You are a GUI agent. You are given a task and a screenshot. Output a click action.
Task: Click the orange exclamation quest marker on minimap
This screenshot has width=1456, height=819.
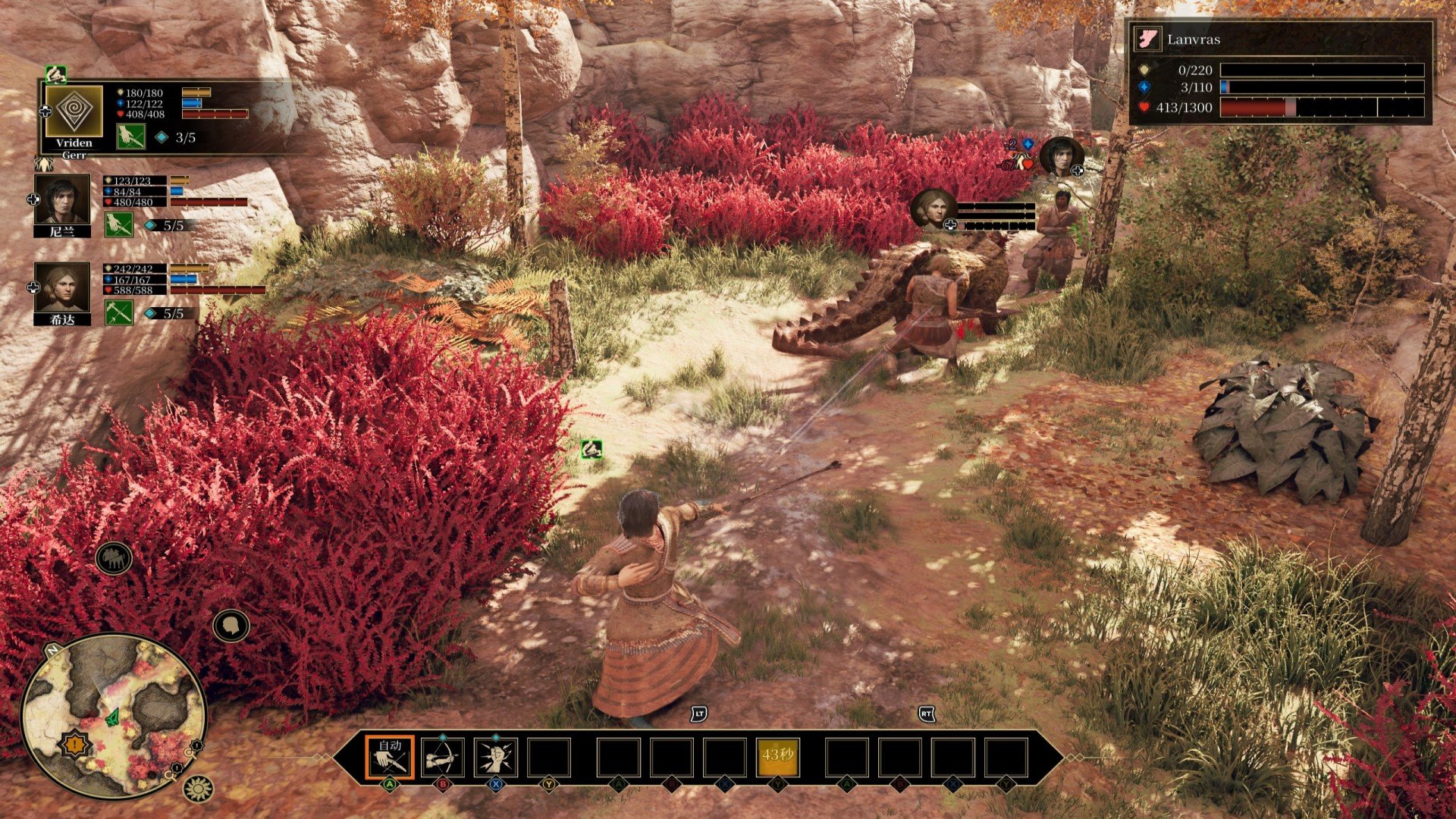pos(74,745)
